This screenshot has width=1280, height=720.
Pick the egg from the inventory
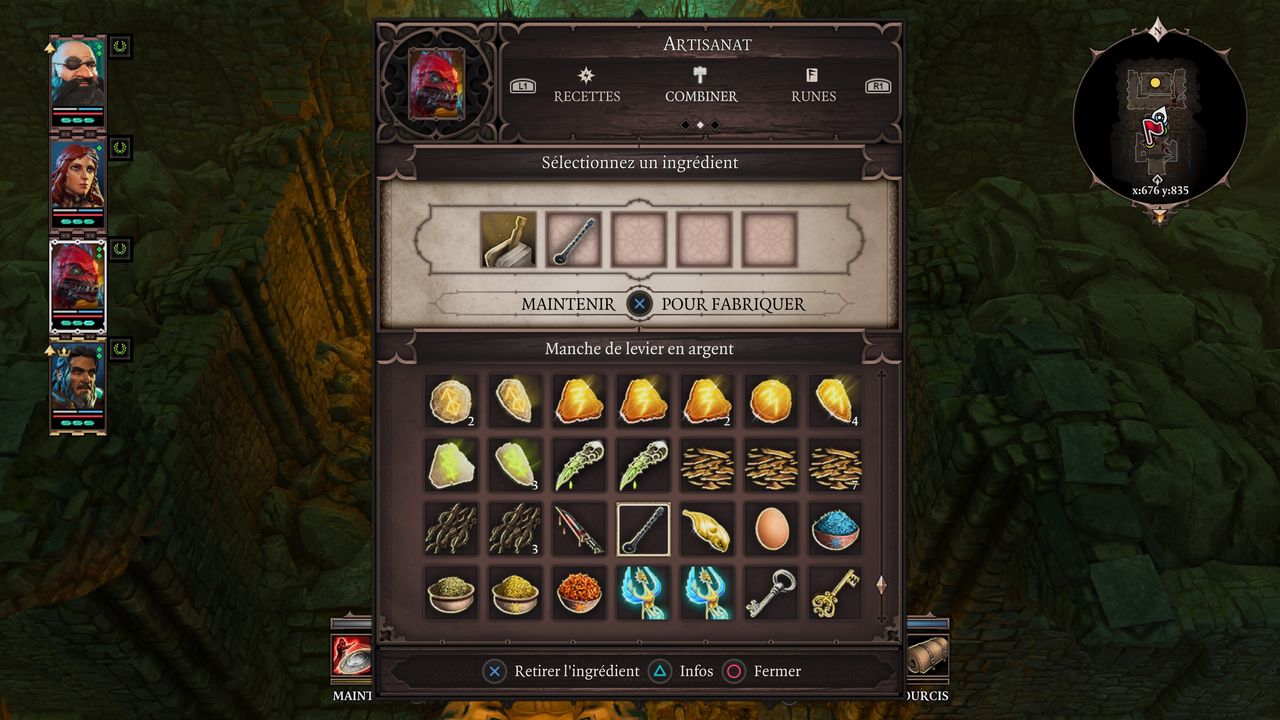coord(771,529)
